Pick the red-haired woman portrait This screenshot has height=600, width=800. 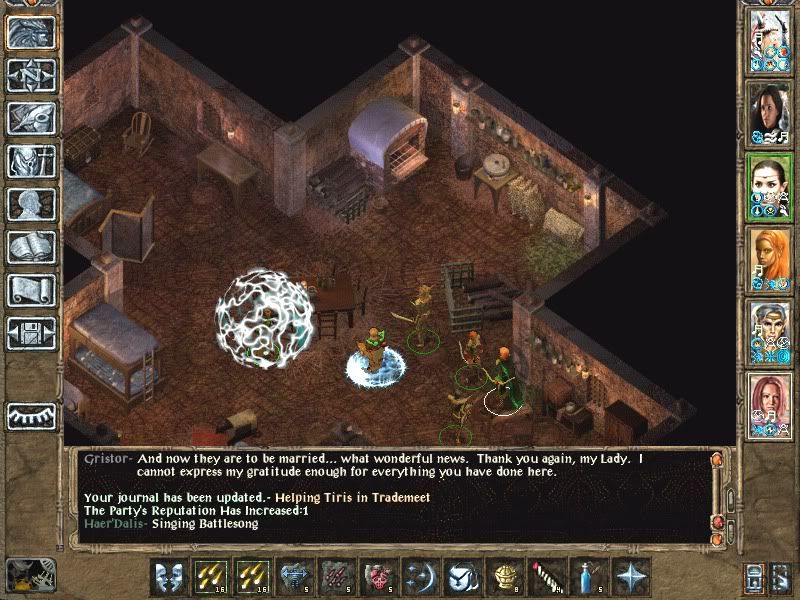(x=769, y=405)
